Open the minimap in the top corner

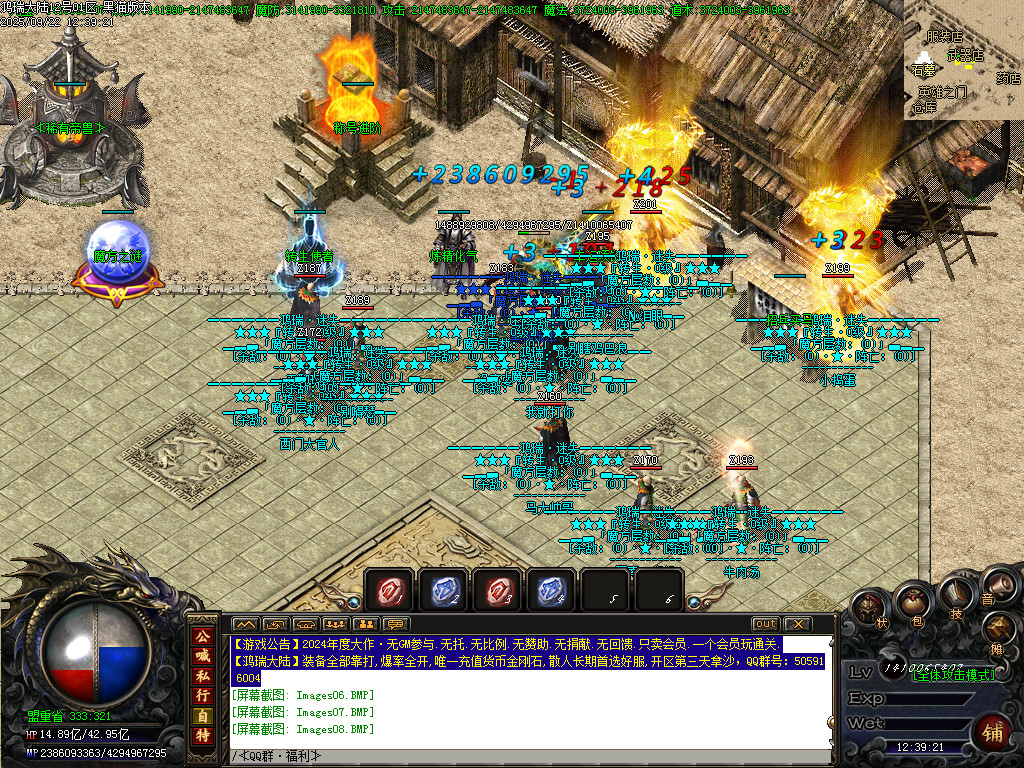pos(963,60)
